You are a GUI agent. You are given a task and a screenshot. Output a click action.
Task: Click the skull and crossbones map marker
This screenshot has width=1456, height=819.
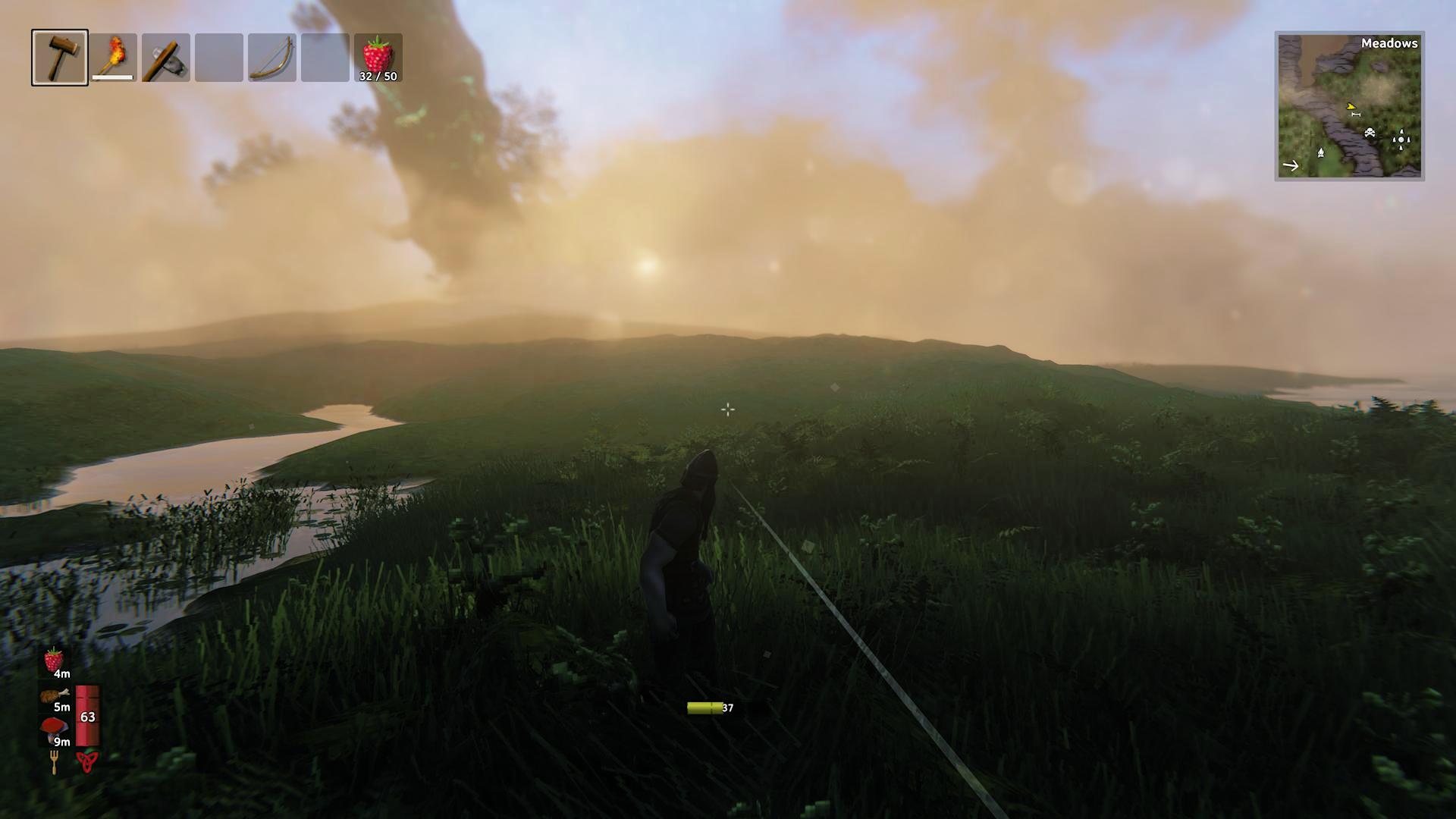pyautogui.click(x=1370, y=133)
